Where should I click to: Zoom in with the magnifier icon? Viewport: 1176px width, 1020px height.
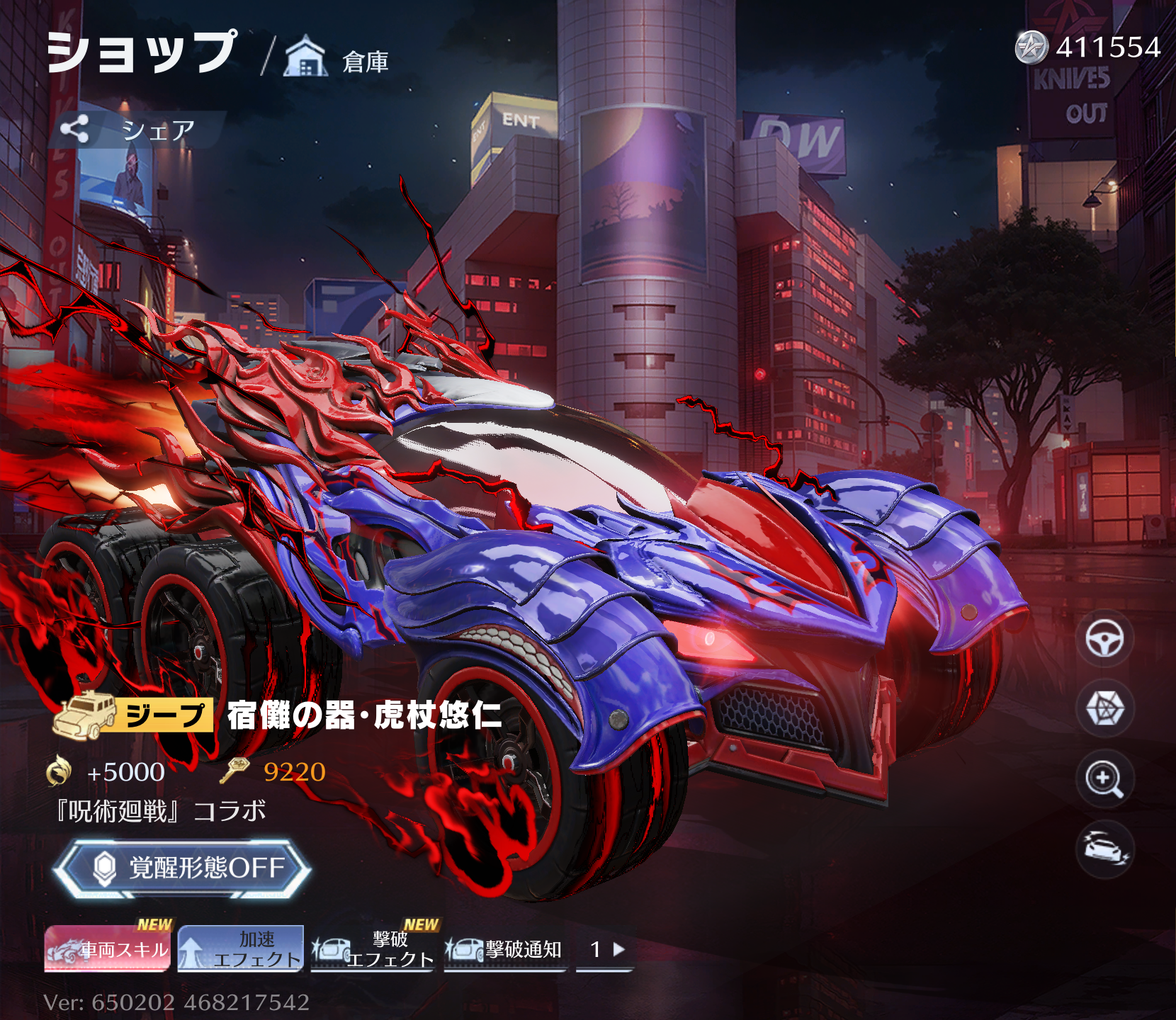[x=1104, y=779]
